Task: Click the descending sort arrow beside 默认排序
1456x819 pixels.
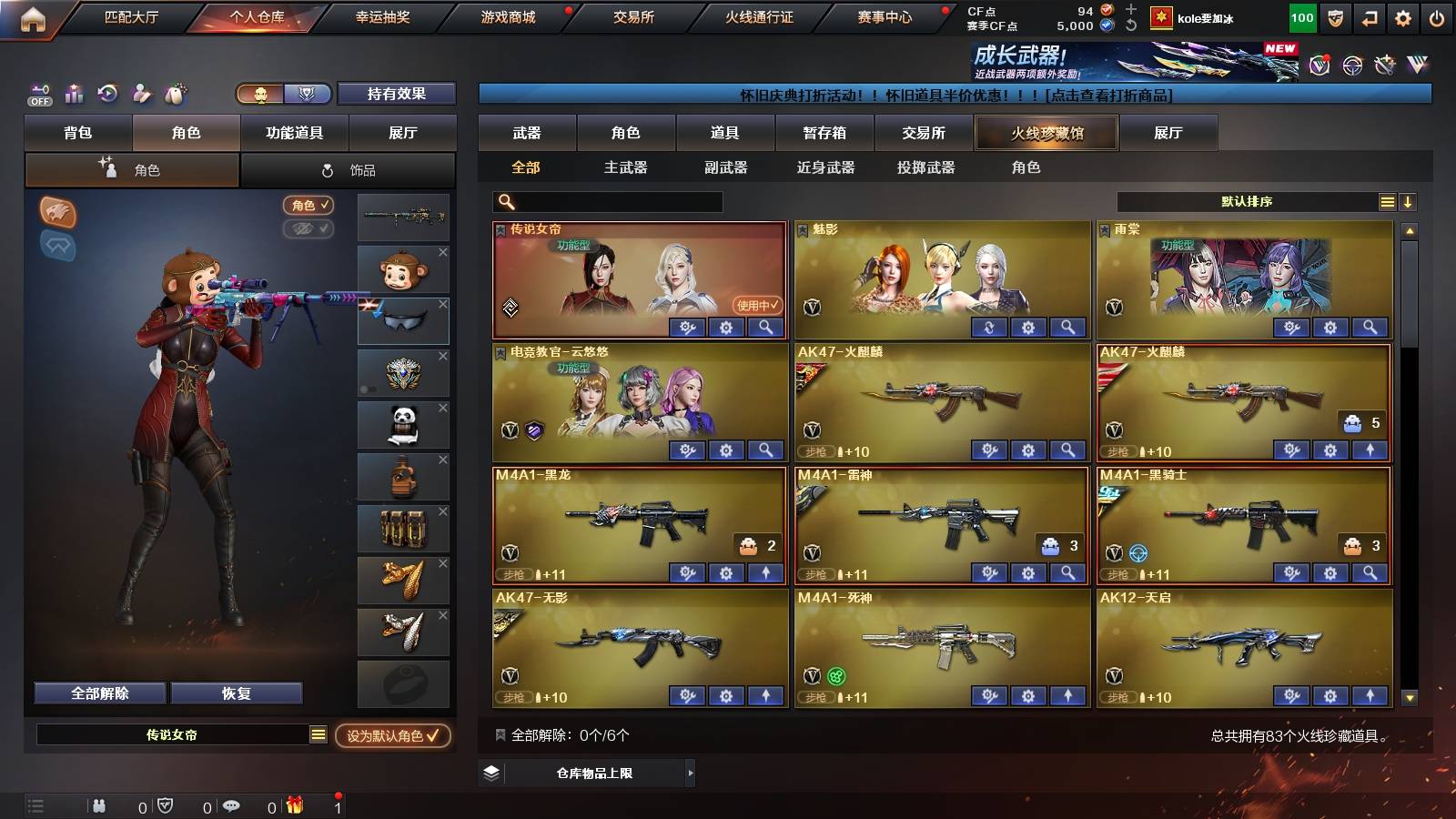Action: coord(1408,201)
